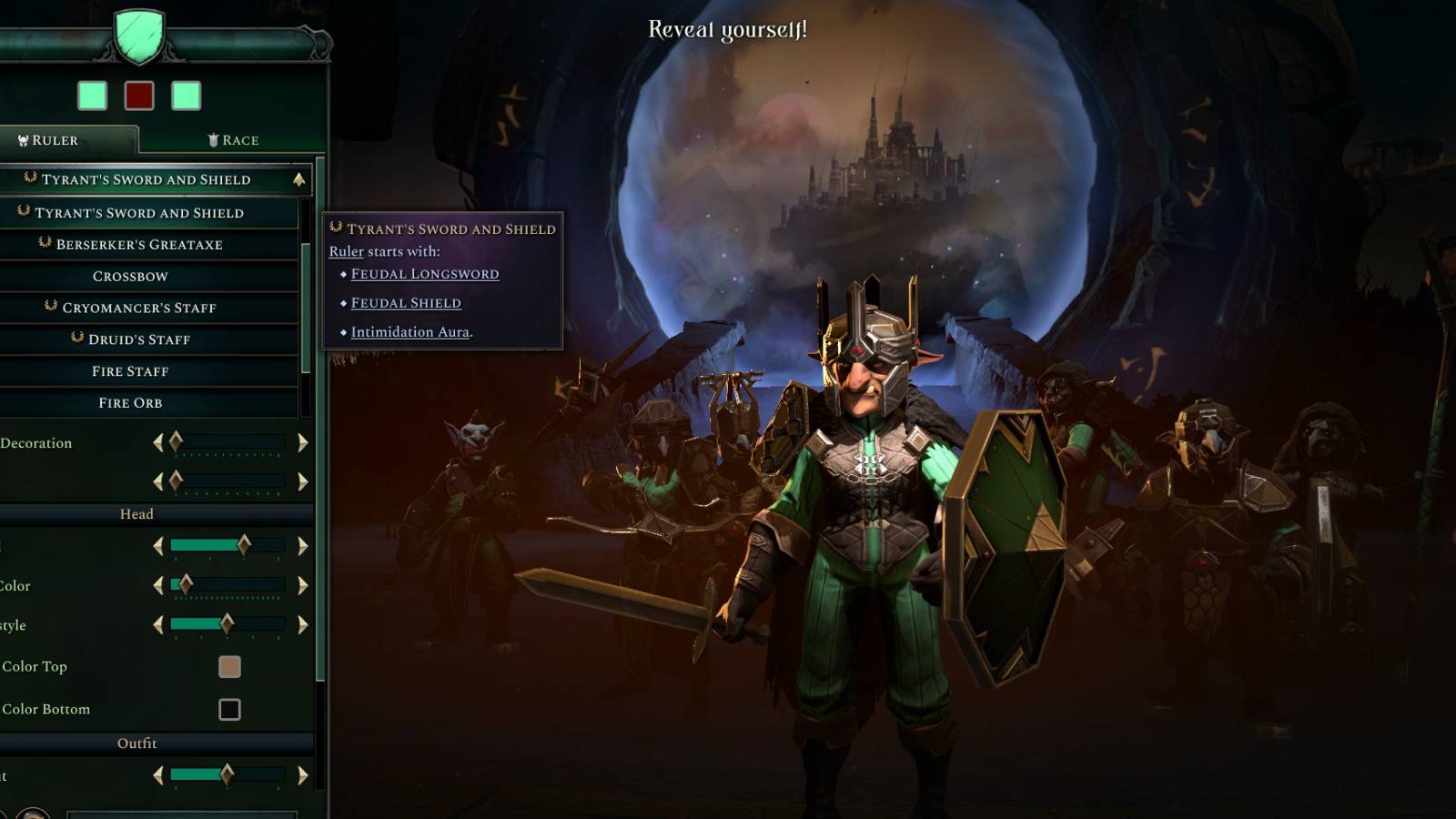1456x819 pixels.
Task: Click the goblet icon on the Race tab
Action: click(213, 139)
